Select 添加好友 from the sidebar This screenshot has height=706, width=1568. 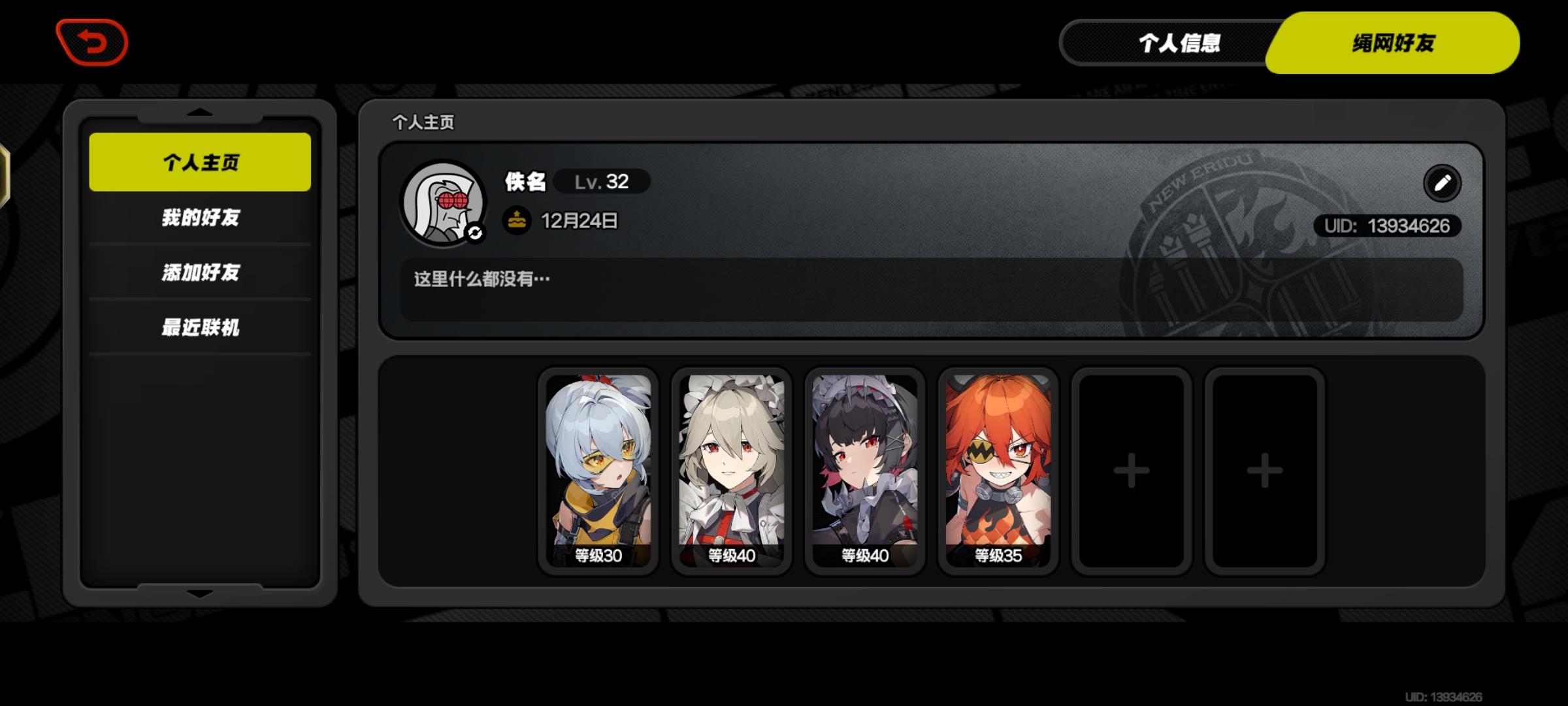tap(199, 273)
